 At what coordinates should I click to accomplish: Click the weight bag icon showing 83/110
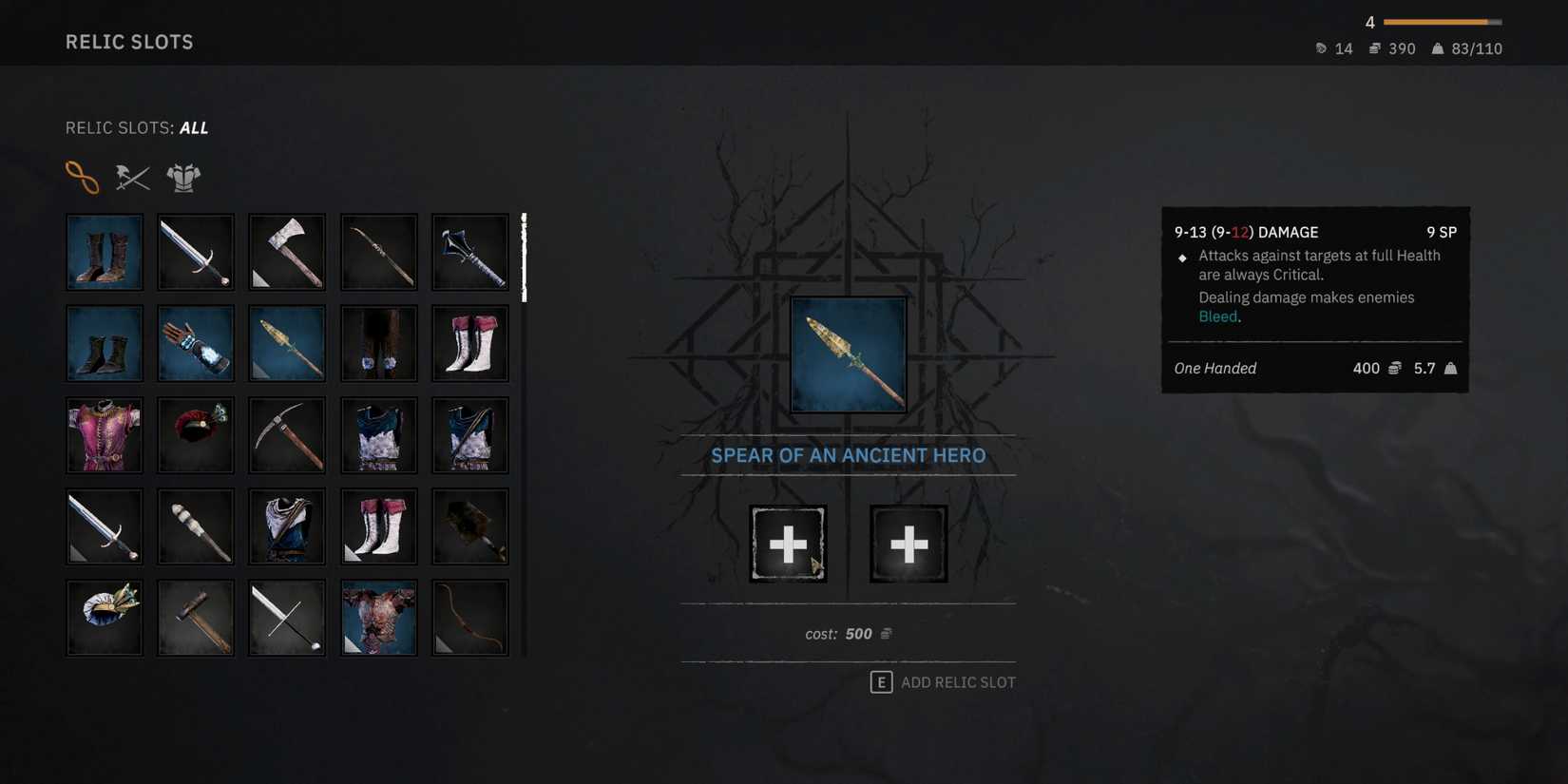point(1438,48)
